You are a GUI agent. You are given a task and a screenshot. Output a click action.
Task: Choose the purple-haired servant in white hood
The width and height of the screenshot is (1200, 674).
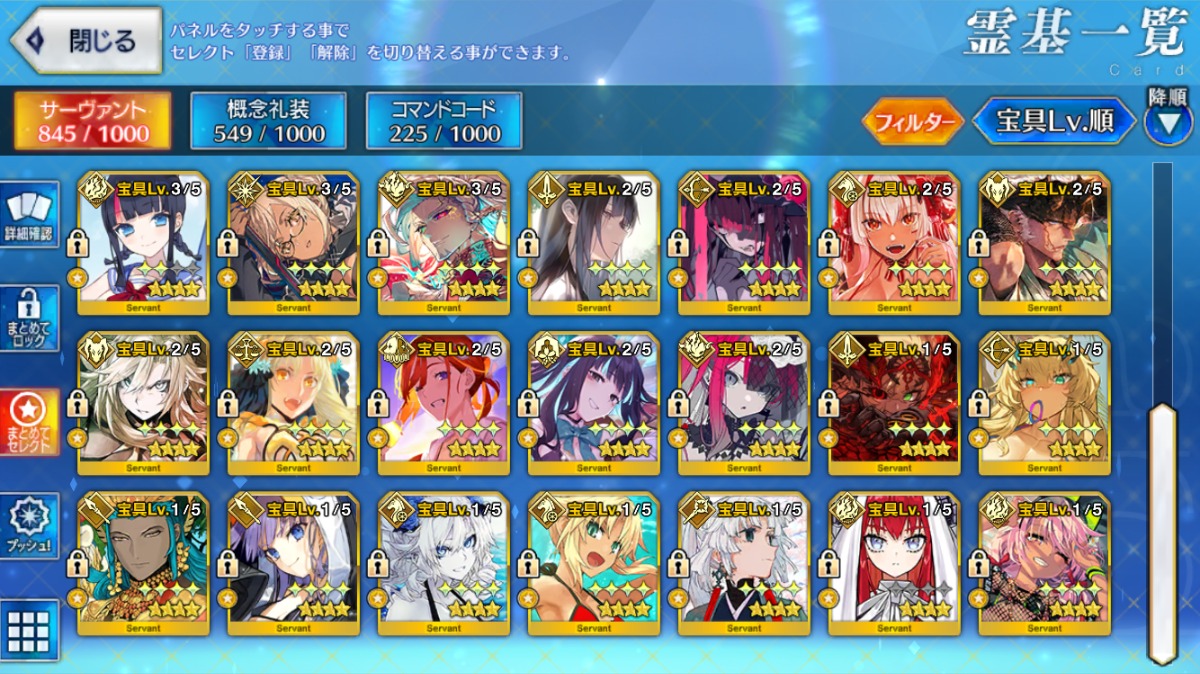click(x=293, y=564)
